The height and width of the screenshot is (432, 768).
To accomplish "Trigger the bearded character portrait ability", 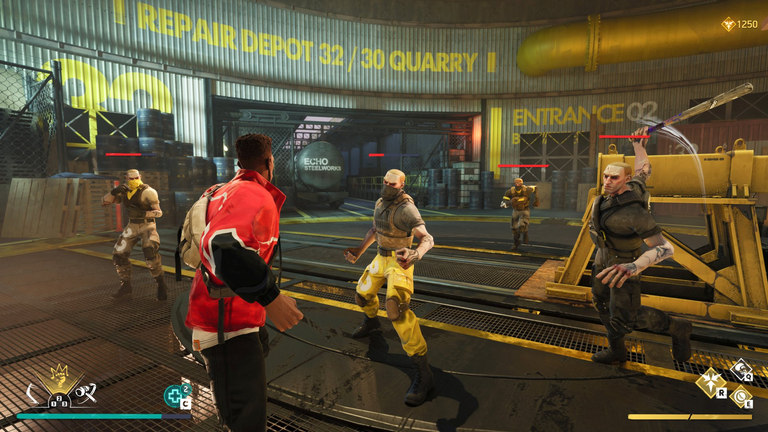I will [x=740, y=369].
